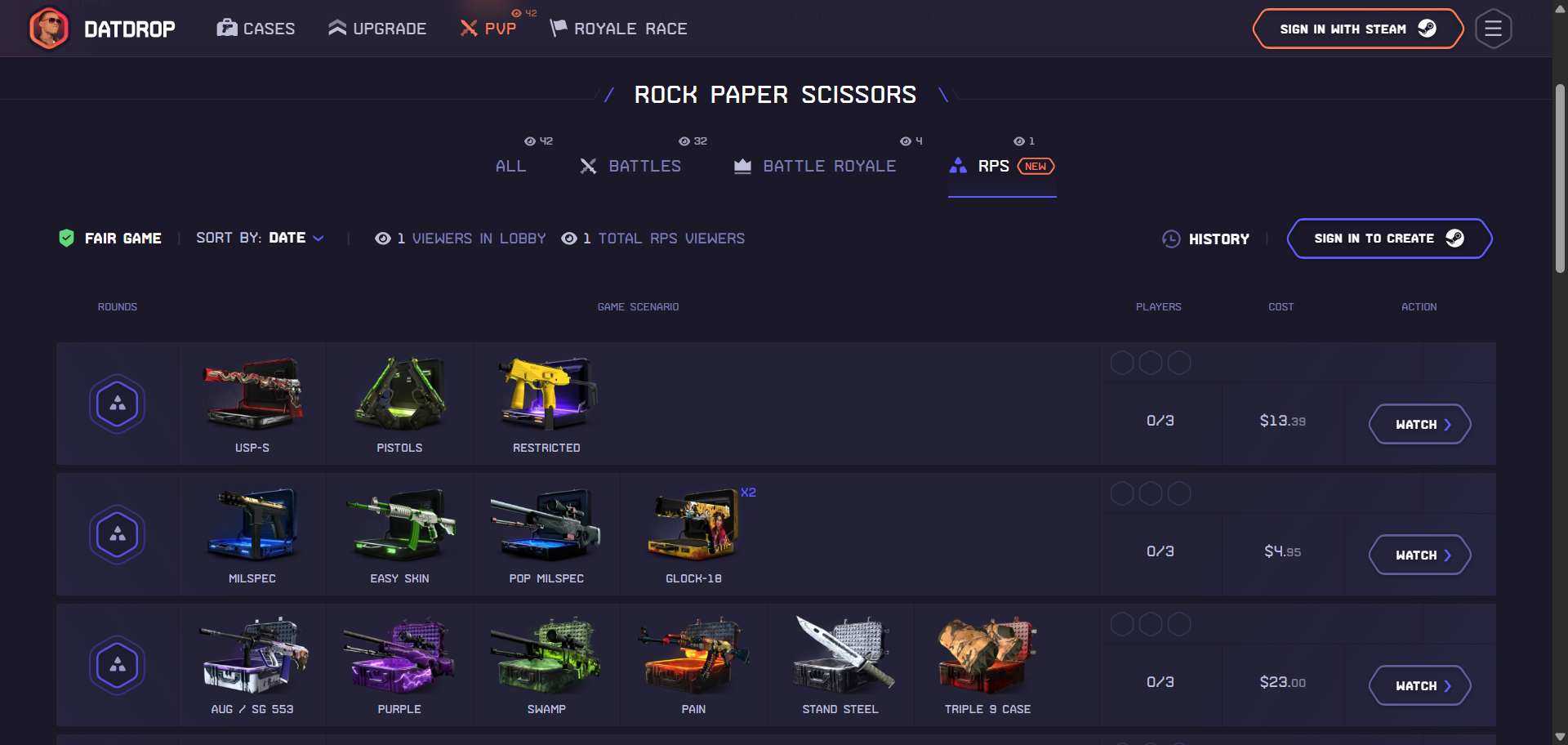1568x745 pixels.
Task: Switch to the Battle Royale tab
Action: coord(814,166)
